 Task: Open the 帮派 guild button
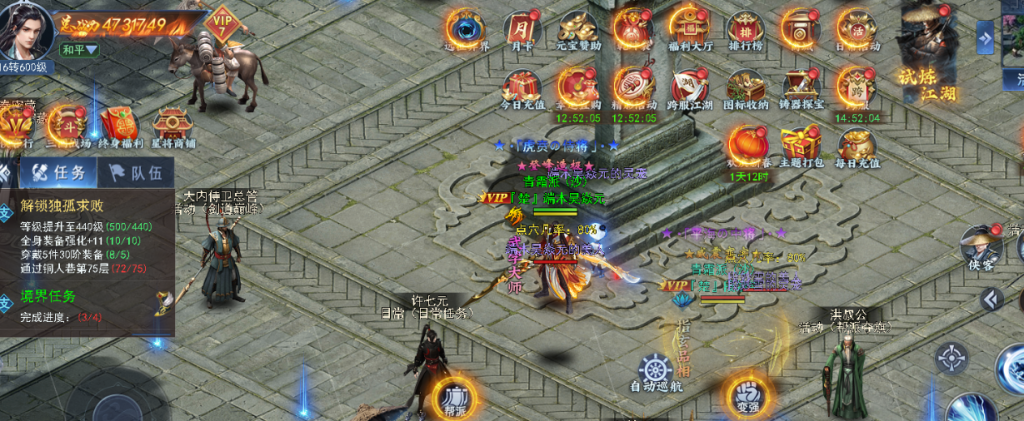point(456,394)
